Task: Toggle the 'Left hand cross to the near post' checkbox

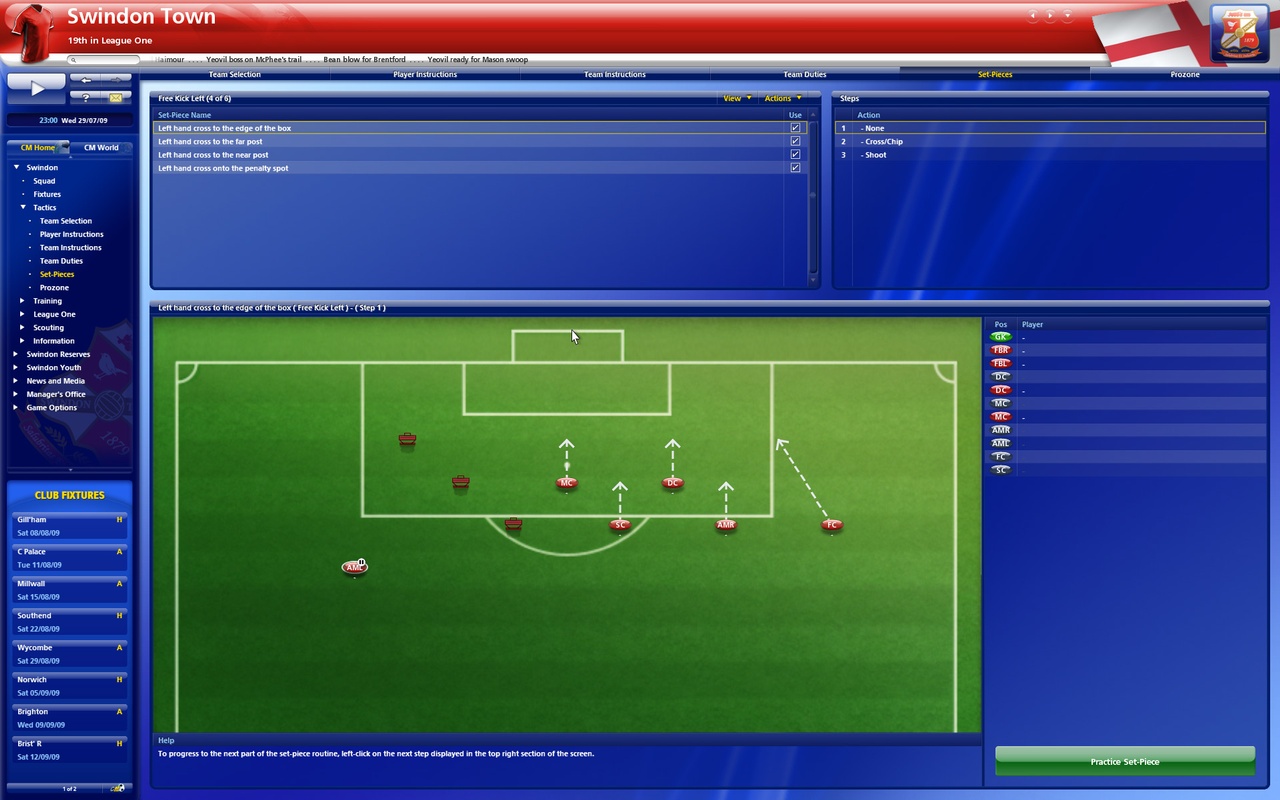Action: click(x=795, y=154)
